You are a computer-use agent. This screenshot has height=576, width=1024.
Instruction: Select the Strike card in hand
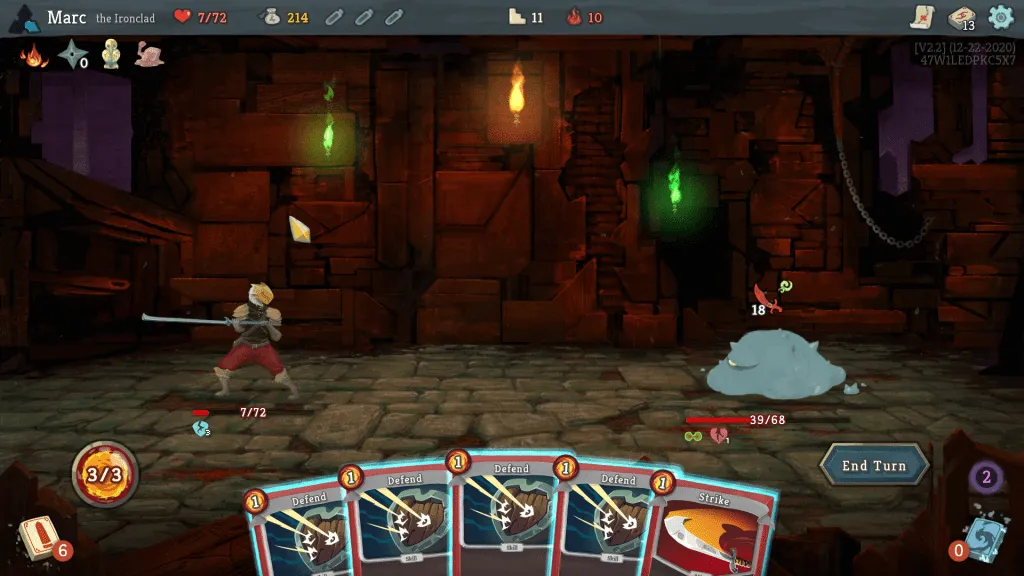tap(714, 528)
